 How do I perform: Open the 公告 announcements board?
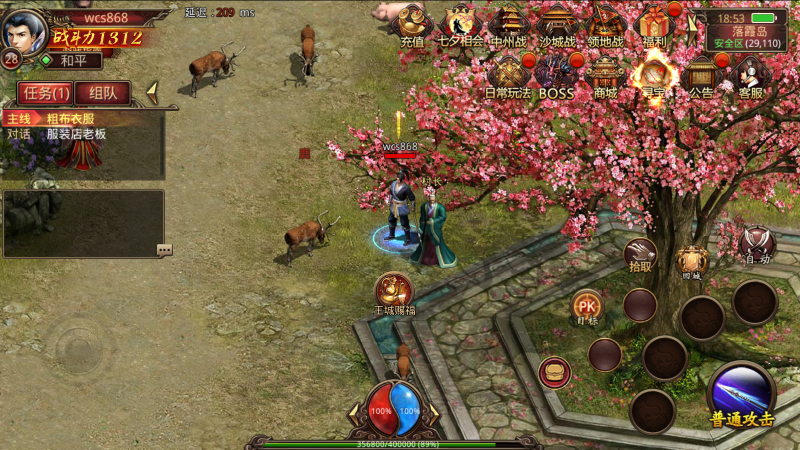click(x=701, y=74)
